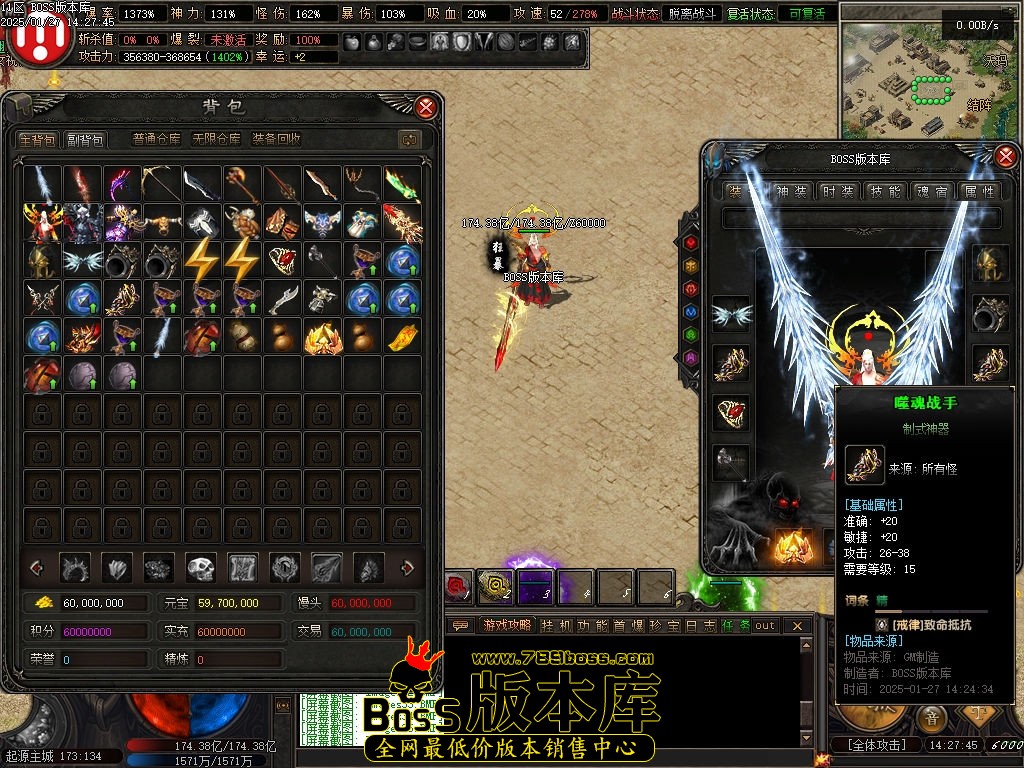Use the red rose item in hotbar slot 1

click(x=459, y=587)
